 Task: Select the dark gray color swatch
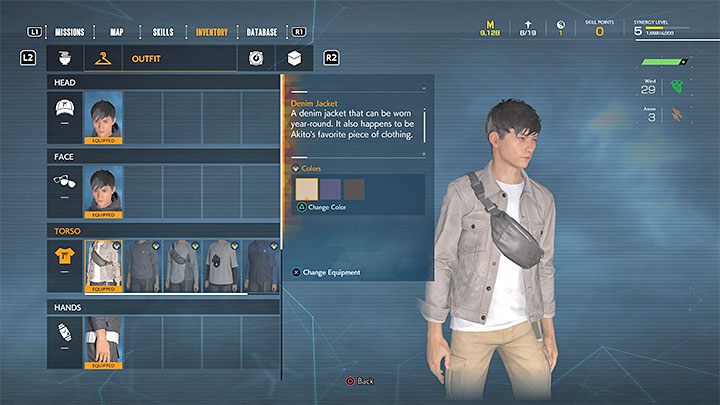(355, 189)
